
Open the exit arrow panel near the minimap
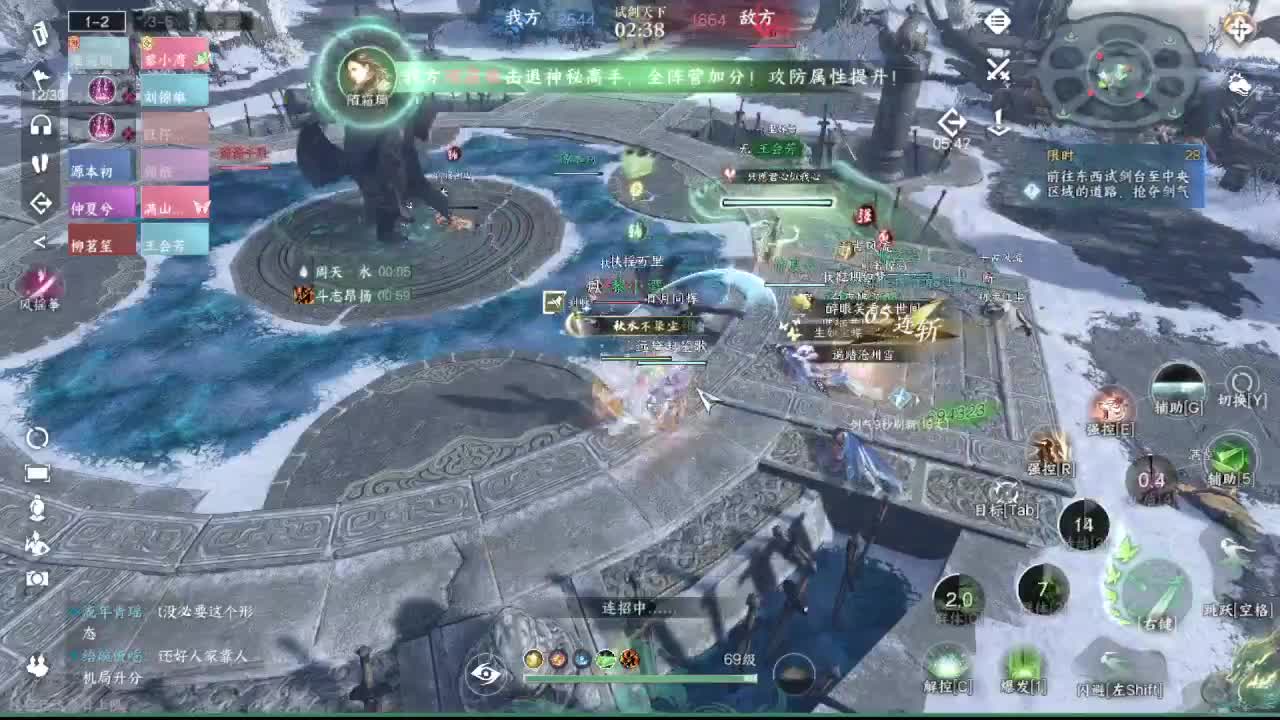pyautogui.click(x=951, y=122)
